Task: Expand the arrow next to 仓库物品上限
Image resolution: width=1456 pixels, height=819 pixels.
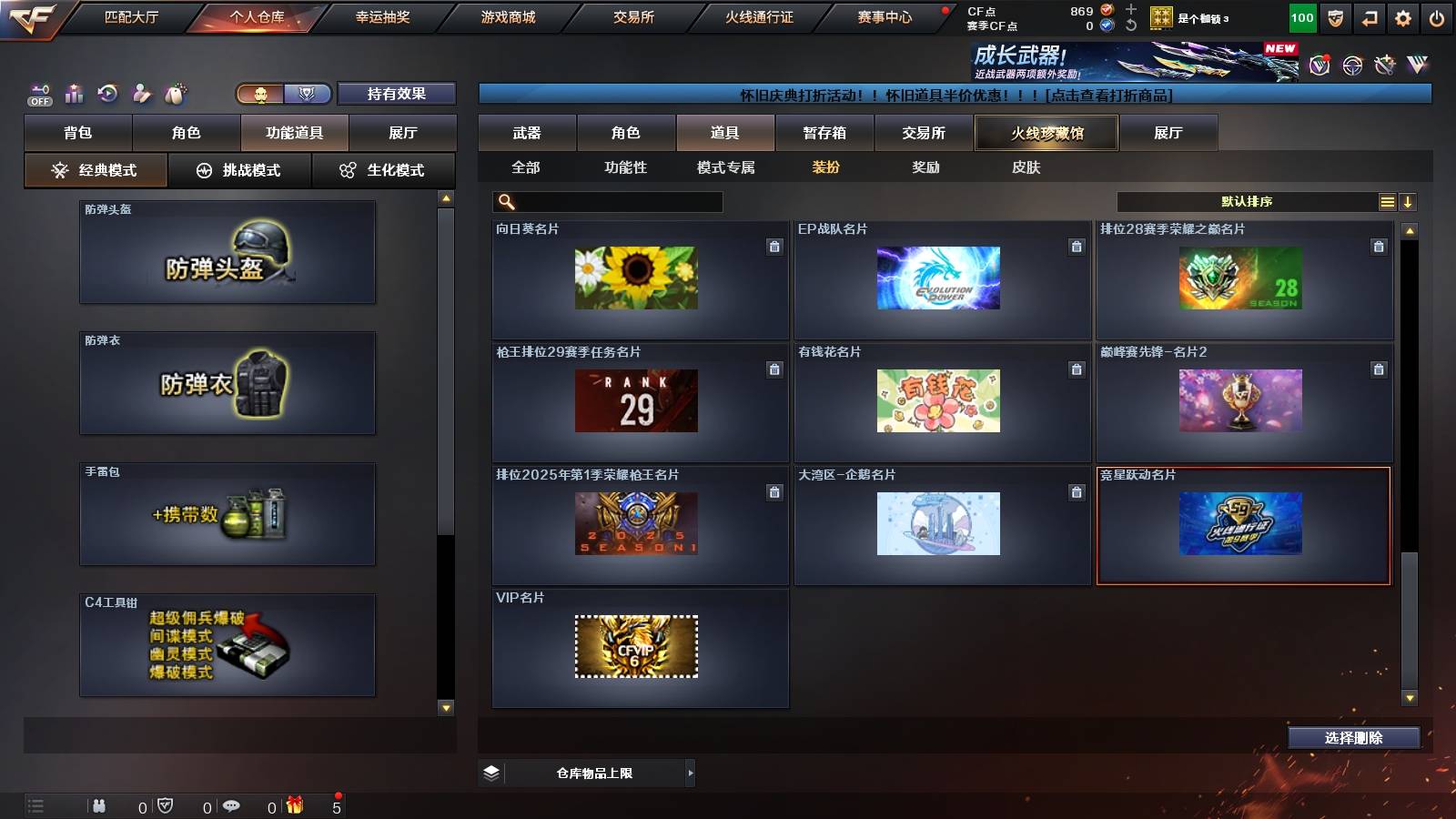Action: (x=689, y=773)
